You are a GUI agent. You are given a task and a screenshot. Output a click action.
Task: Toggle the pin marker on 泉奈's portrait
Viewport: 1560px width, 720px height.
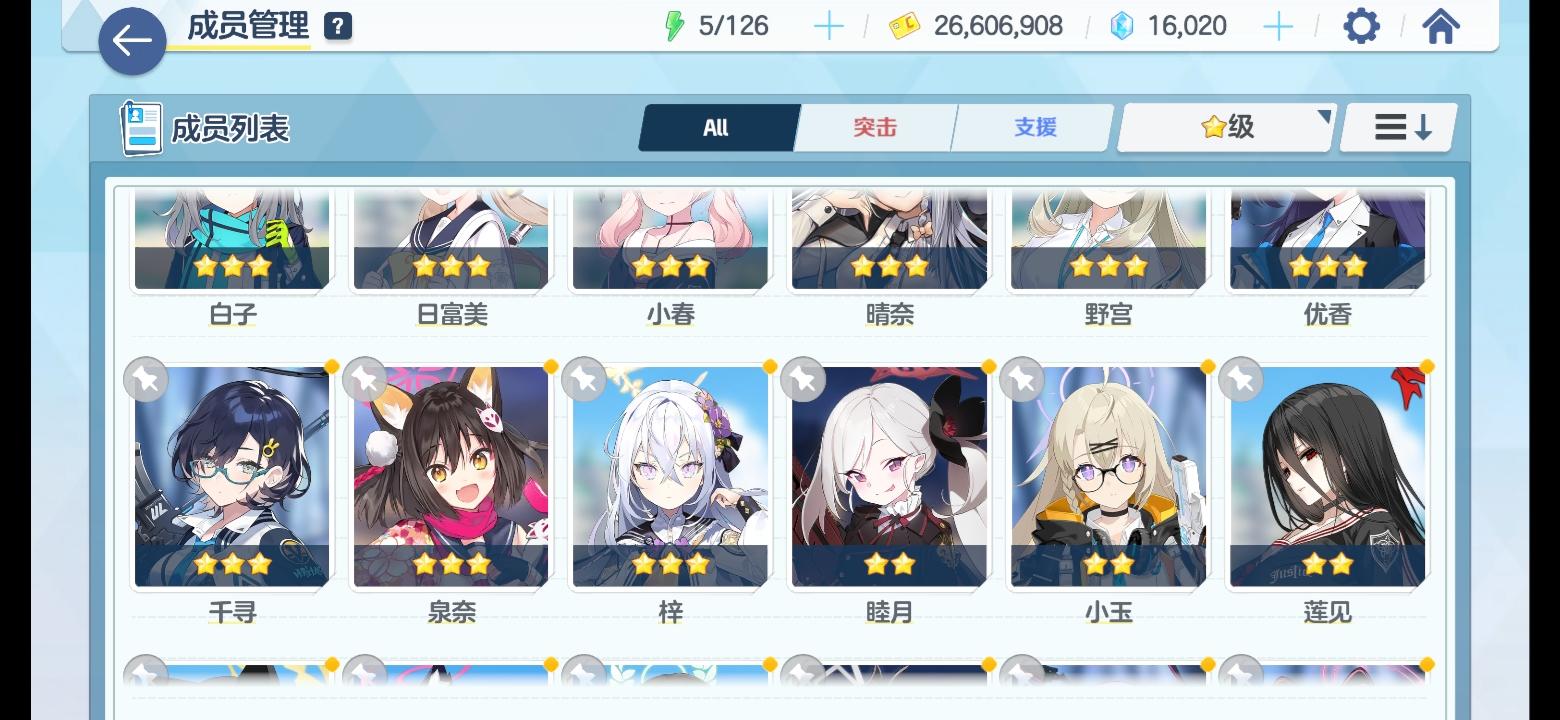(x=364, y=379)
